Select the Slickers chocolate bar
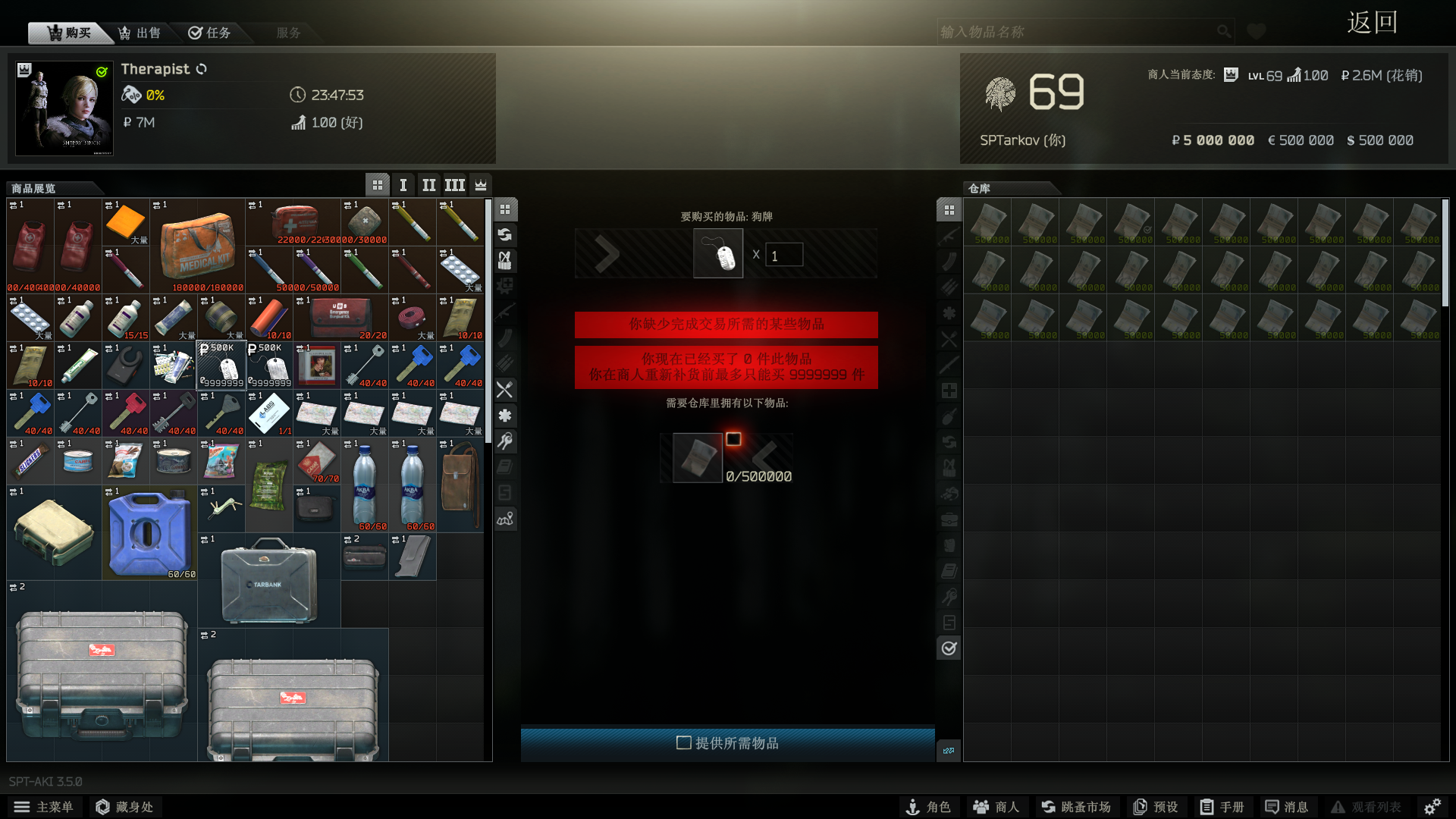This screenshot has height=819, width=1456. [30, 461]
